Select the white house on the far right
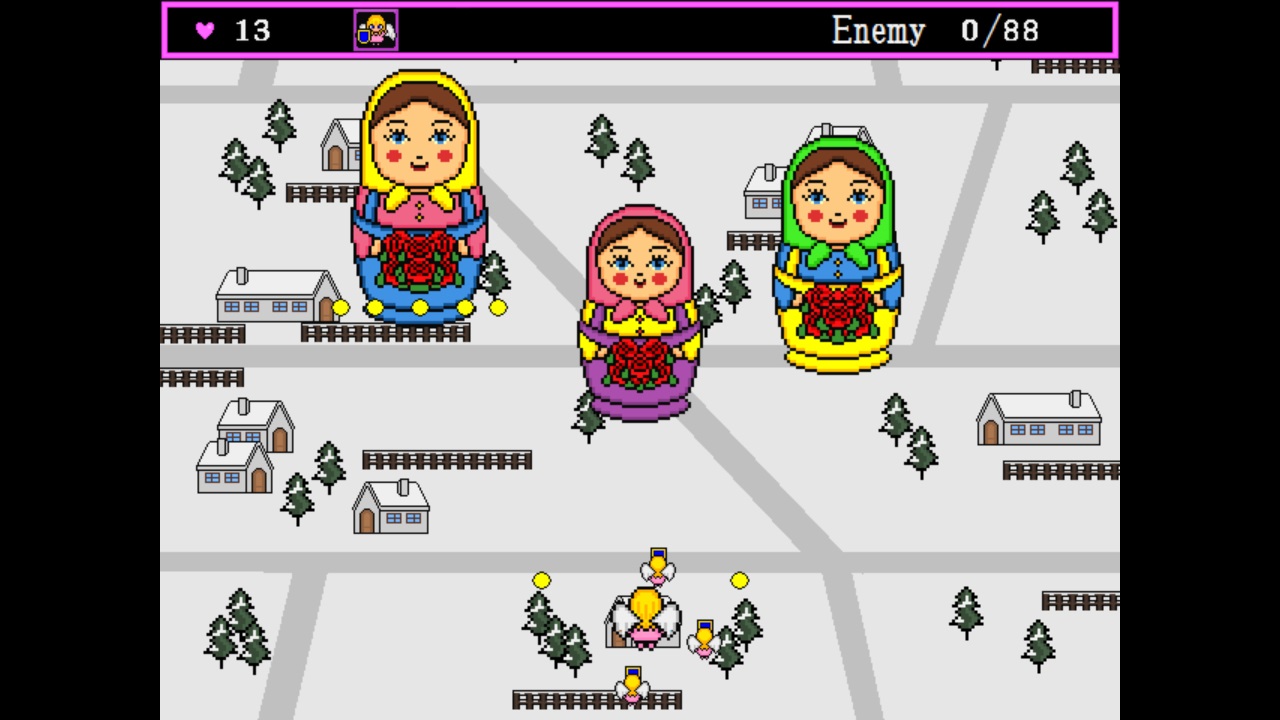The height and width of the screenshot is (720, 1280). coord(1038,420)
